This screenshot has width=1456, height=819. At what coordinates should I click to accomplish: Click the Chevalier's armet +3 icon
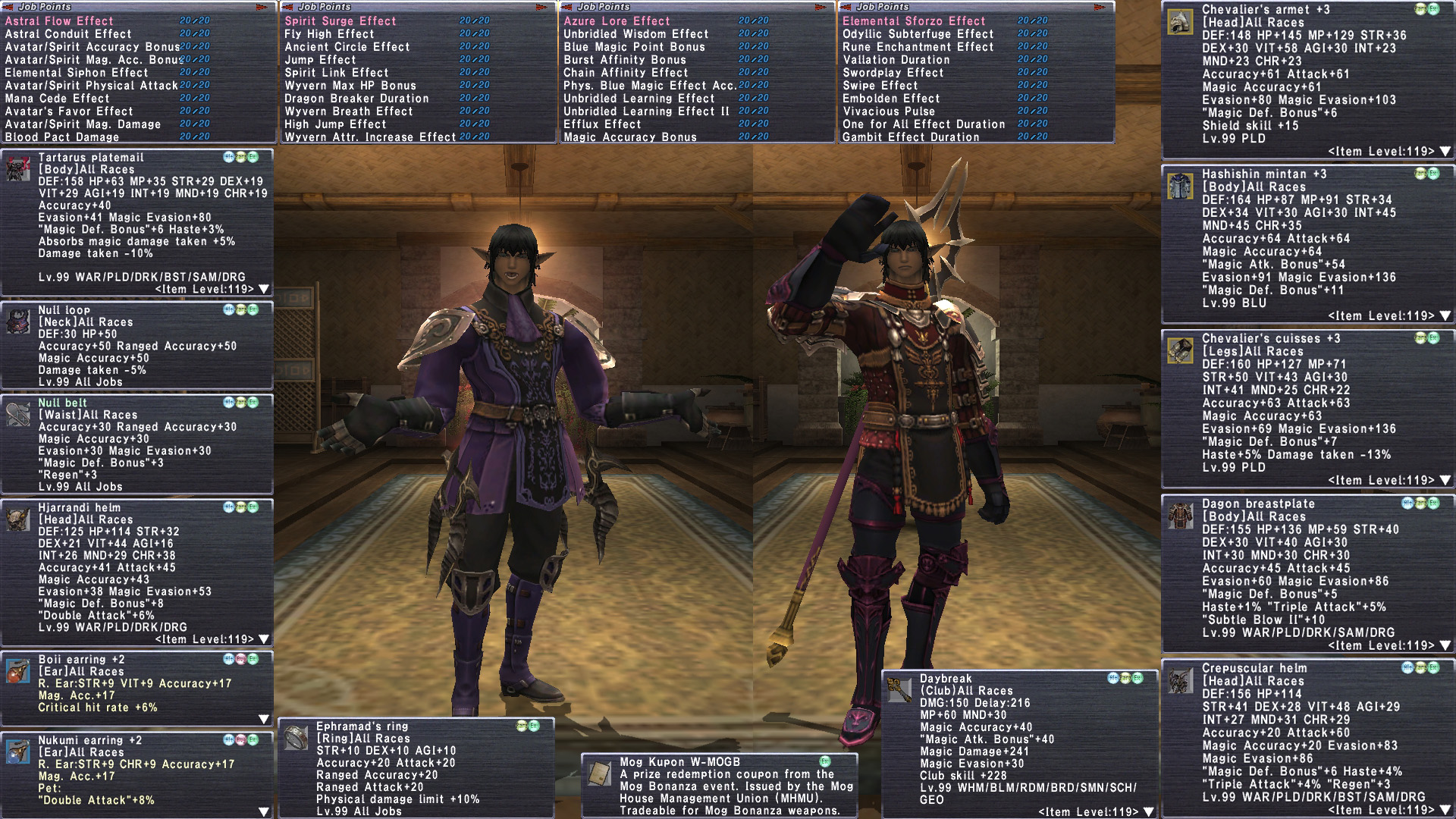click(x=1180, y=22)
